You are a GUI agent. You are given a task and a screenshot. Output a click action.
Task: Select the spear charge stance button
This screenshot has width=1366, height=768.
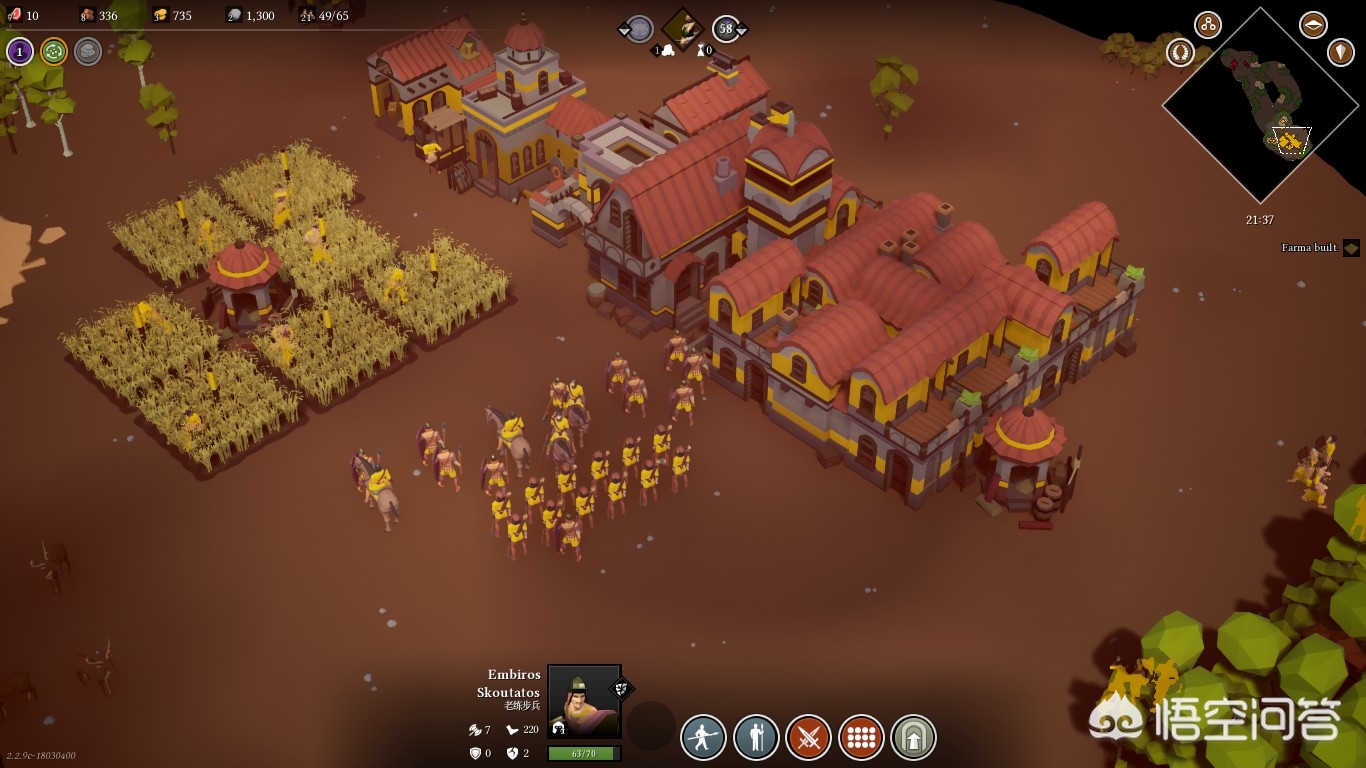tap(704, 738)
